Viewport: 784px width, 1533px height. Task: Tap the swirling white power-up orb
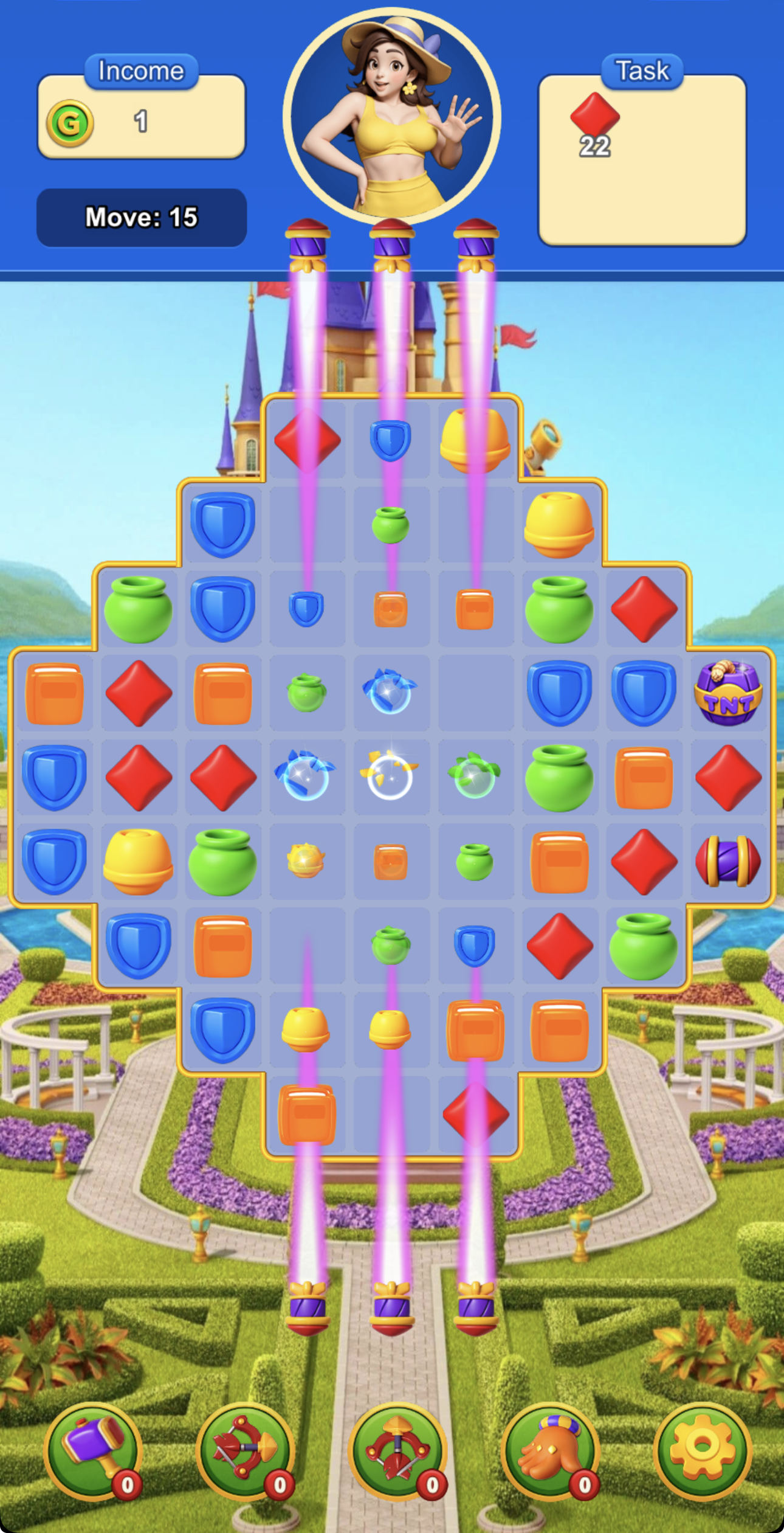pos(391,777)
